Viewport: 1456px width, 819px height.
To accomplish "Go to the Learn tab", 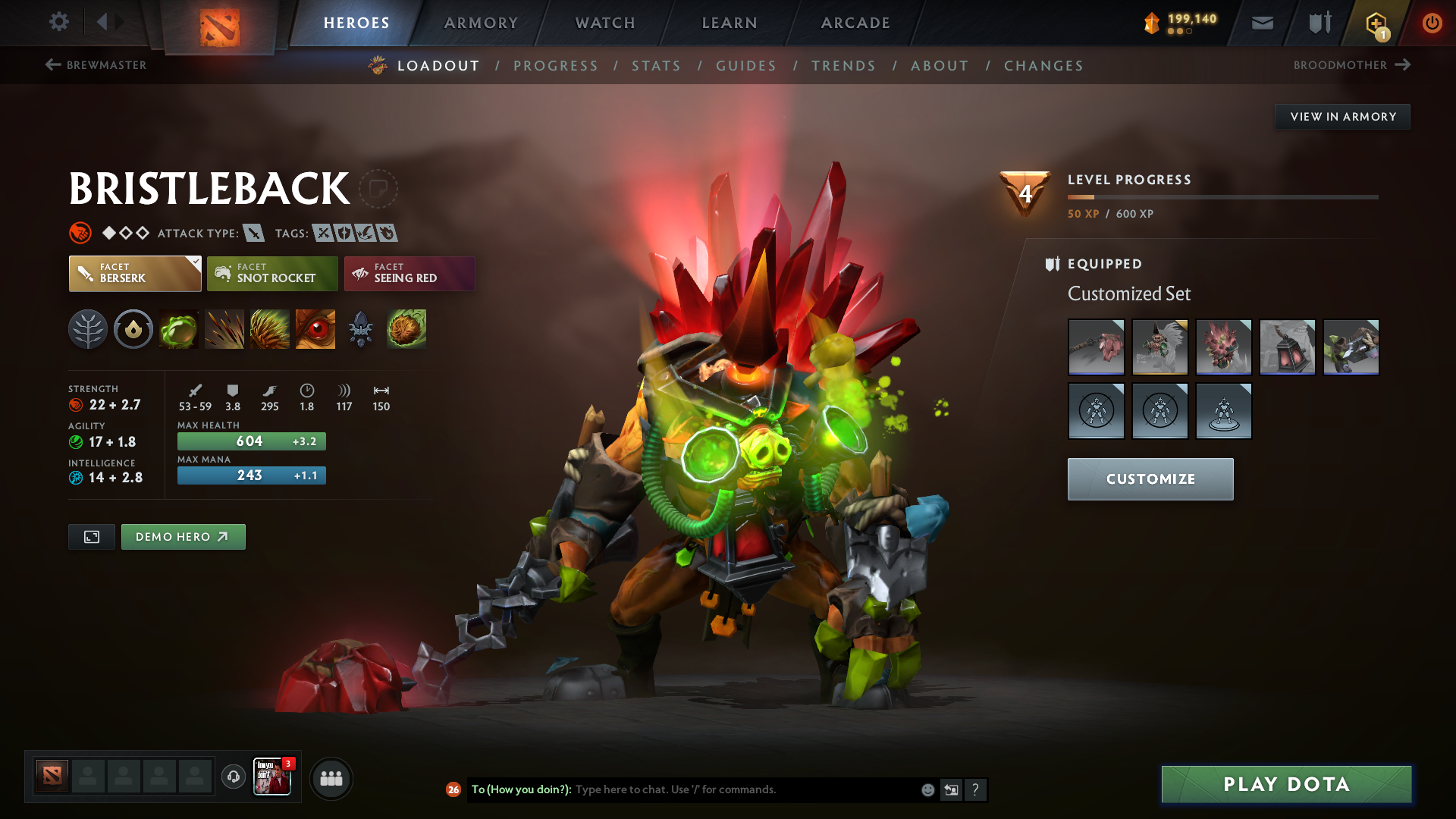I will point(730,23).
